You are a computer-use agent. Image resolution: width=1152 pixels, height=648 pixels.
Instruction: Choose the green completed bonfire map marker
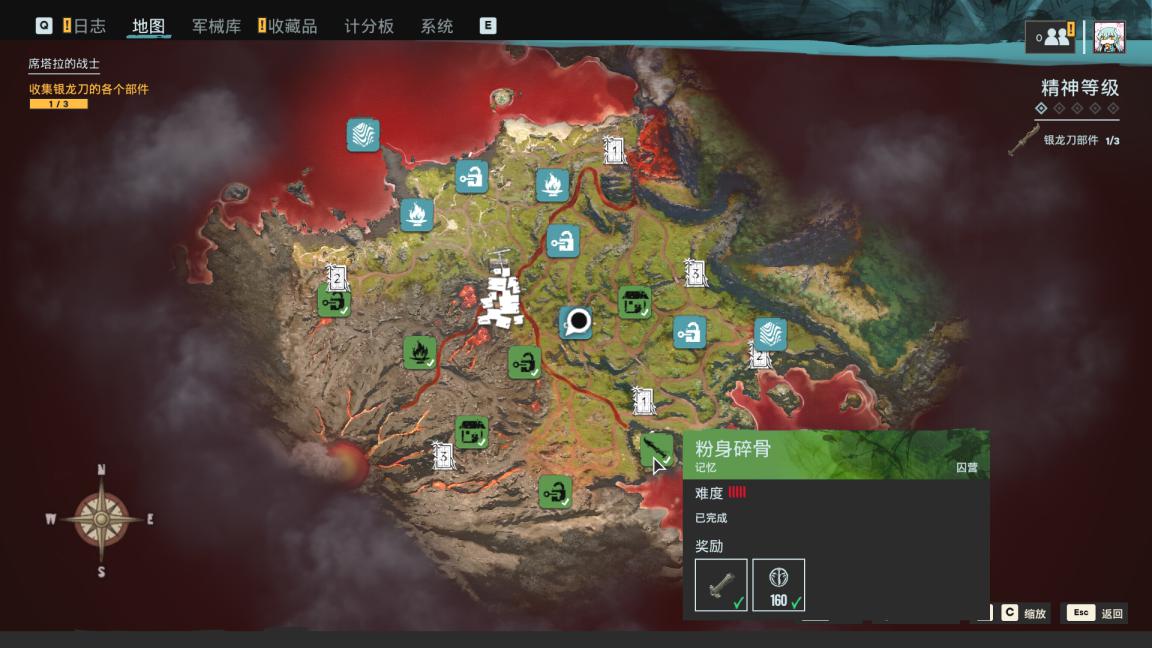[x=419, y=351]
